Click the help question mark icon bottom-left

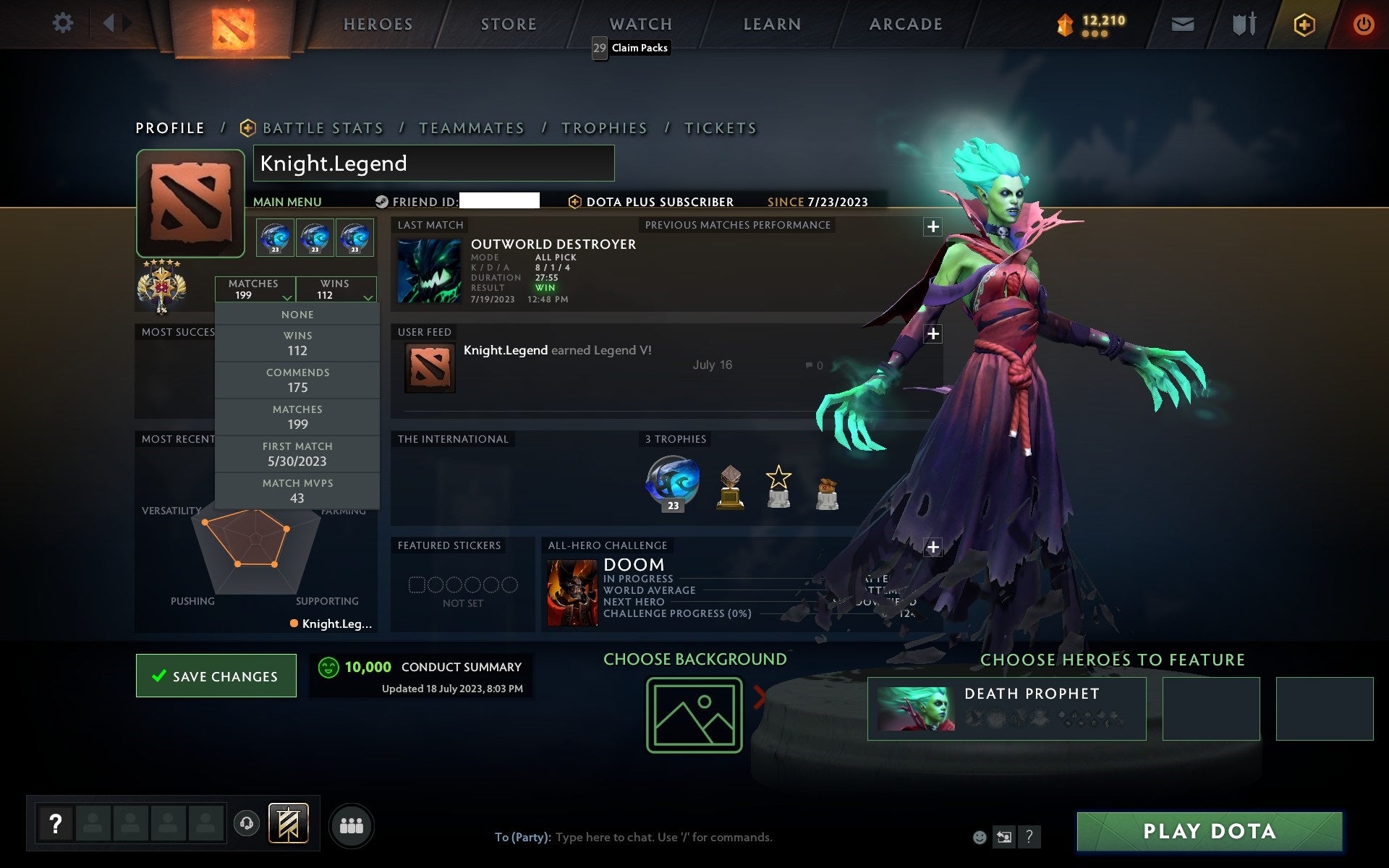56,821
